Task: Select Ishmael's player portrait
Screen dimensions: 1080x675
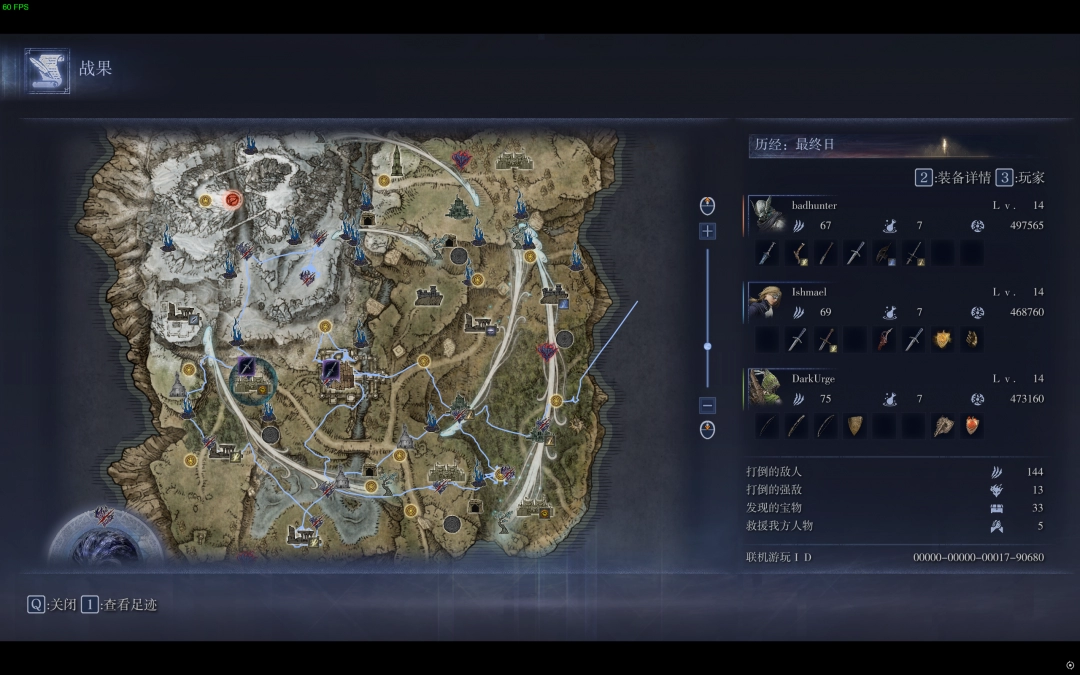Action: [766, 302]
